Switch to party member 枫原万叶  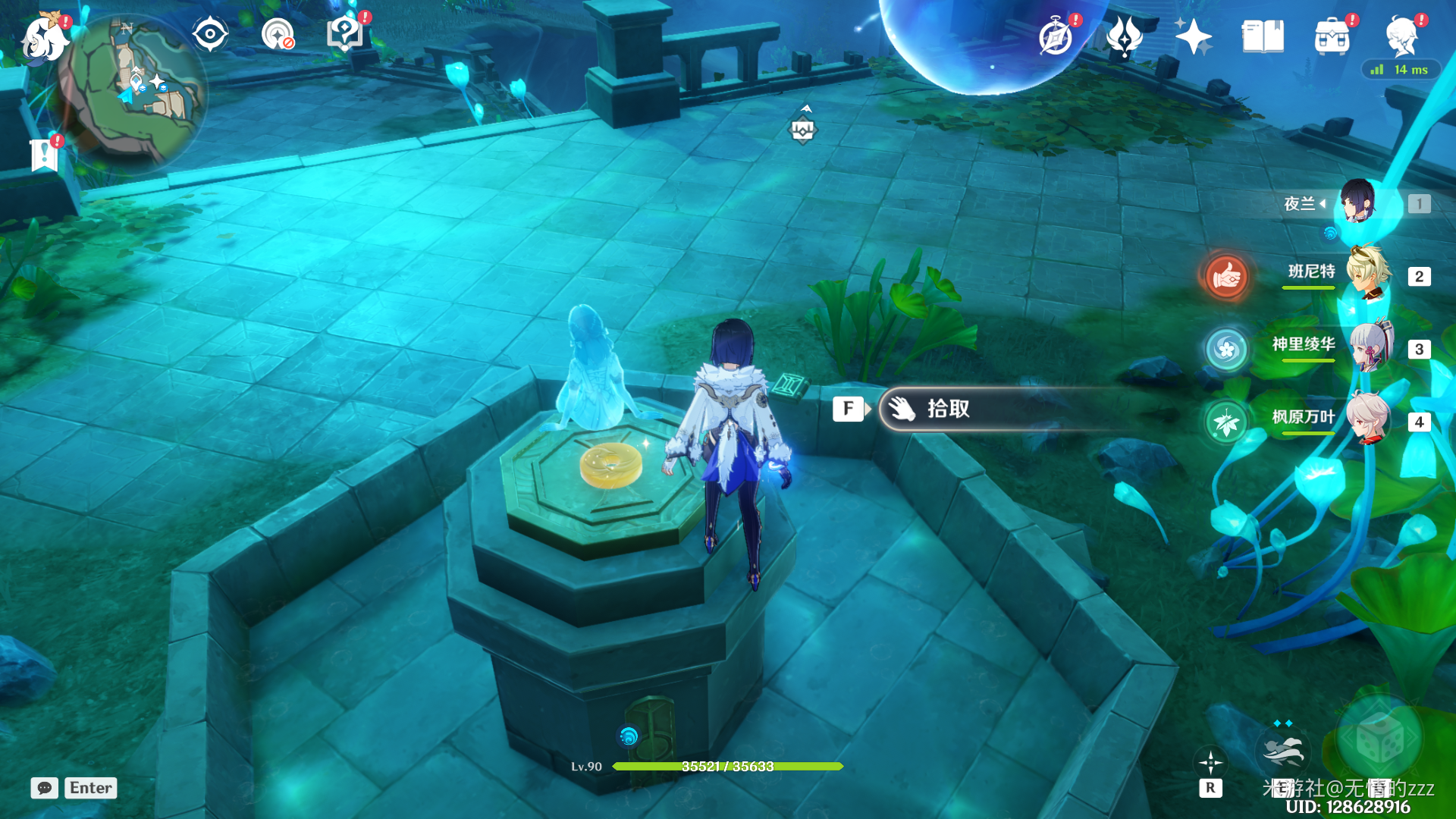click(1369, 419)
